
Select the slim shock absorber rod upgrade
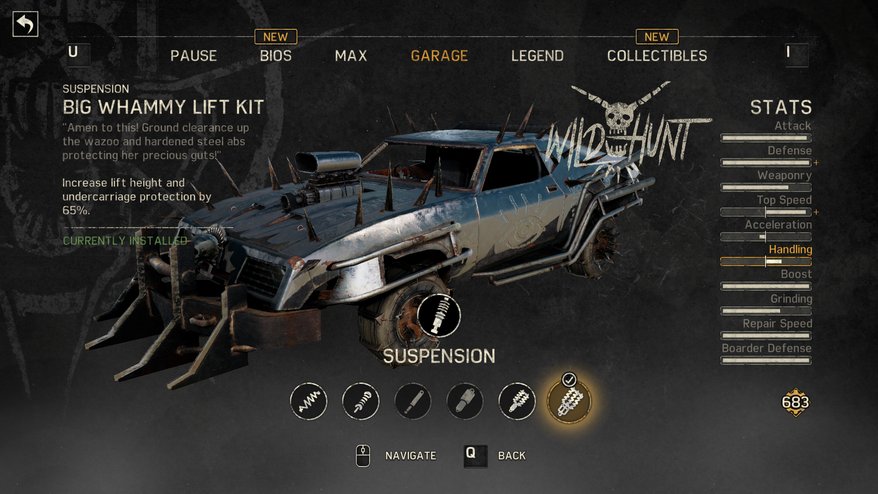pos(413,402)
